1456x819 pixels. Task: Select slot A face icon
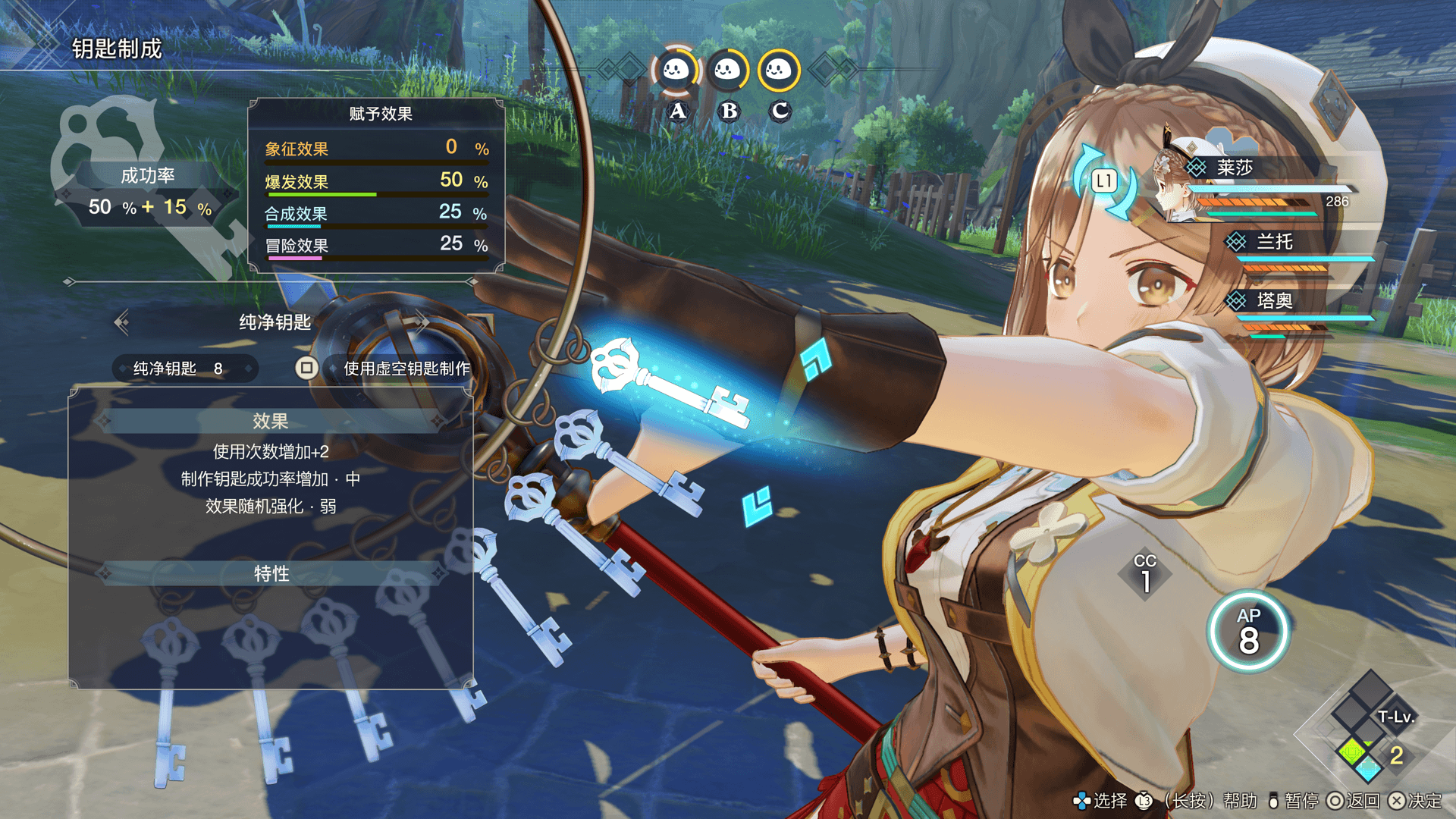(676, 71)
